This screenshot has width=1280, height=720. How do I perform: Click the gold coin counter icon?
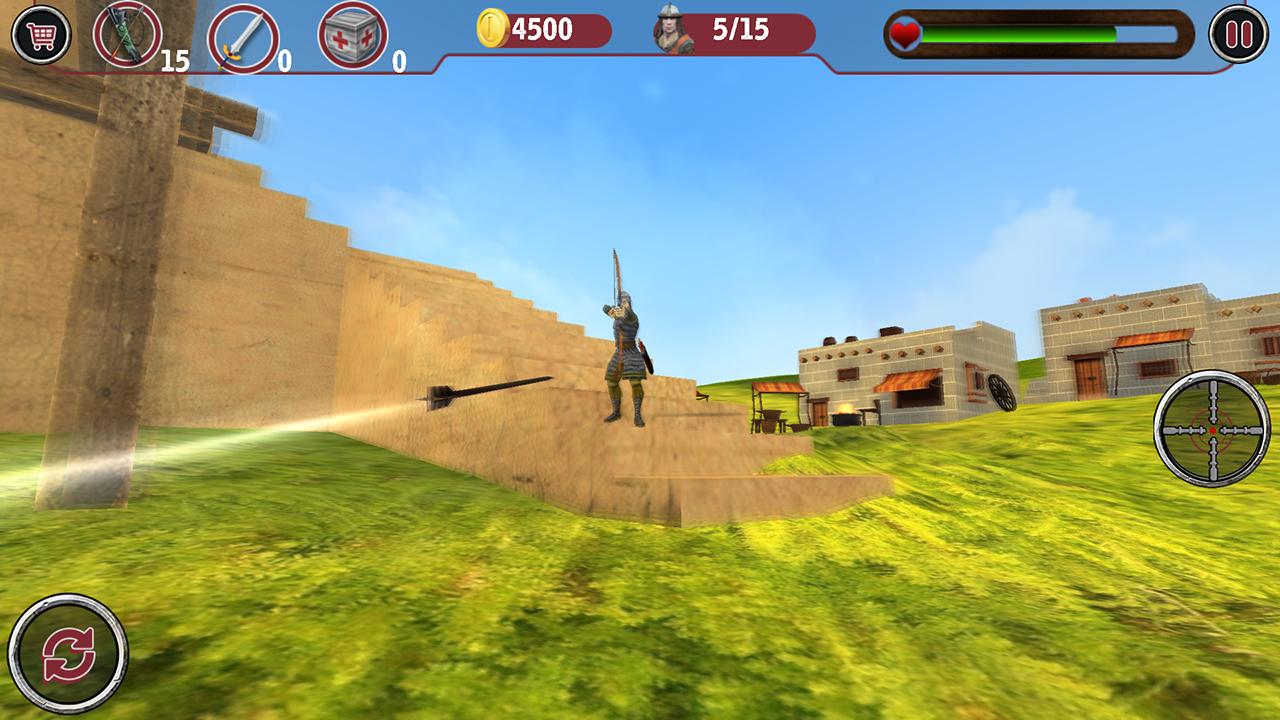493,30
